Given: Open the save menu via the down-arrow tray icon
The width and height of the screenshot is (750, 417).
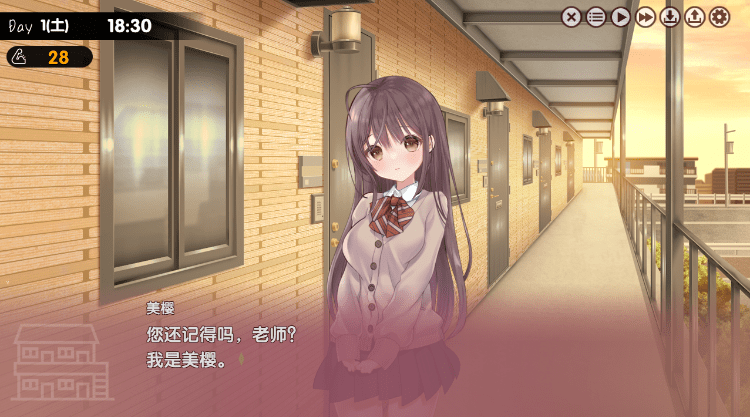Looking at the screenshot, I should tap(670, 16).
